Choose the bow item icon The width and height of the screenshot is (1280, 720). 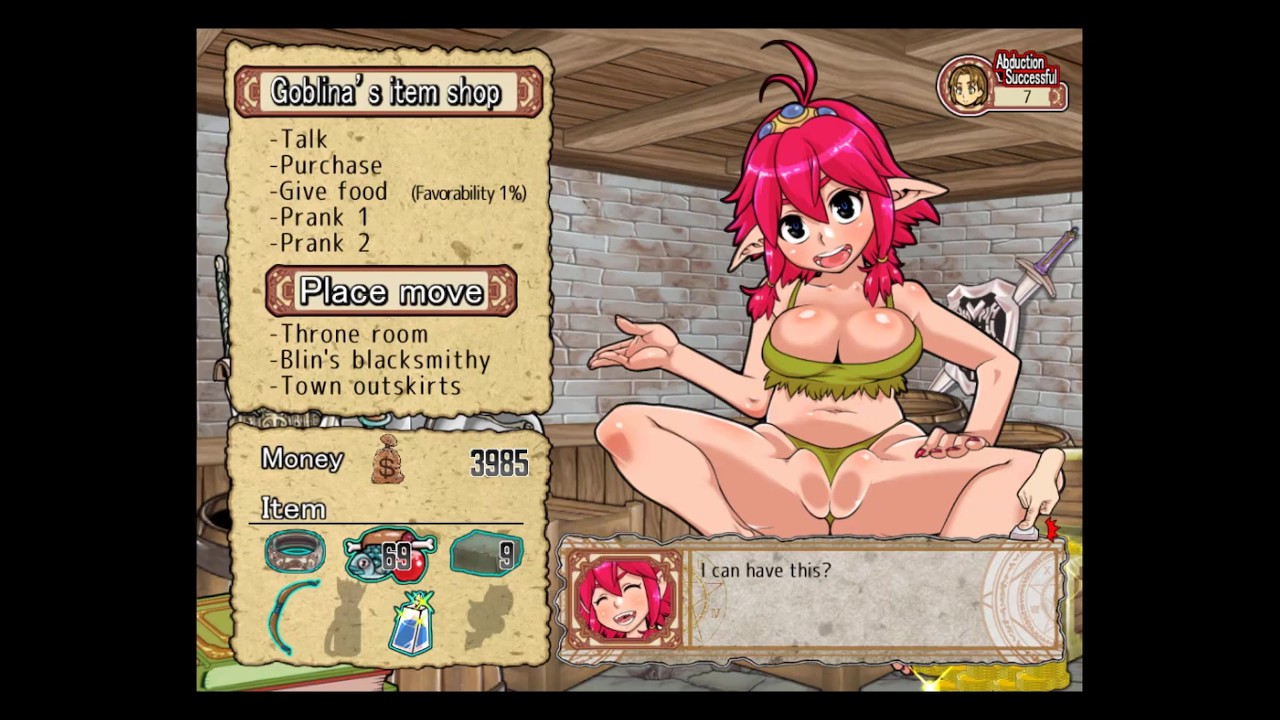(295, 617)
